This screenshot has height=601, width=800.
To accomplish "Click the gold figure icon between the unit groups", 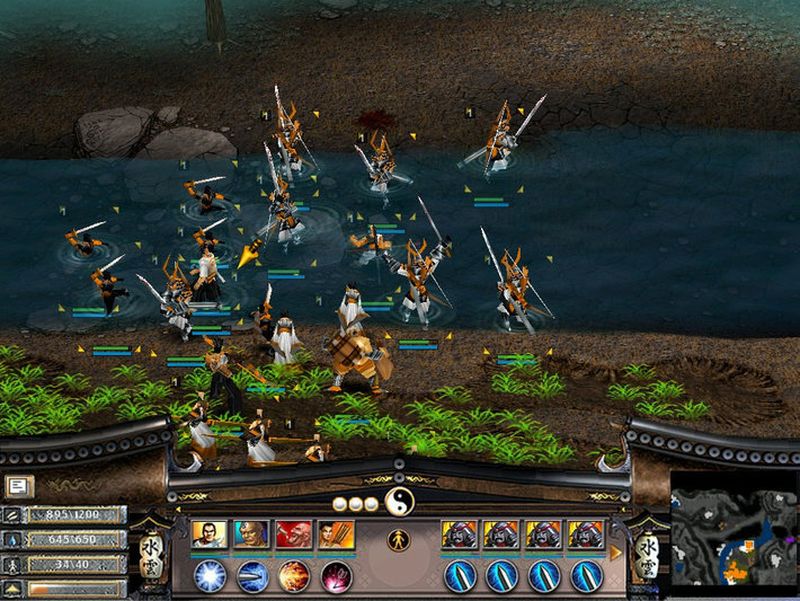I will tap(398, 540).
